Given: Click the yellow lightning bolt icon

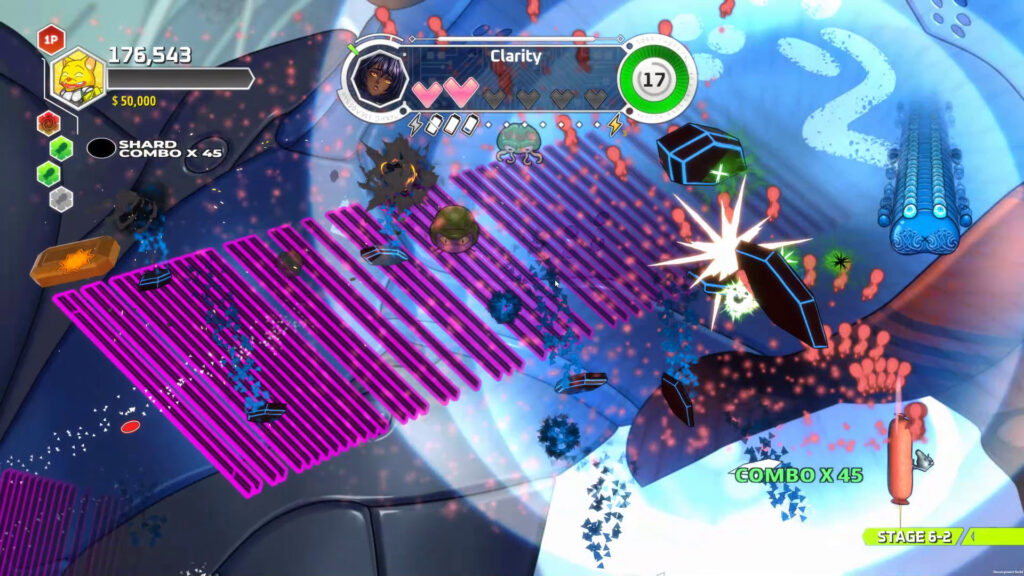Looking at the screenshot, I should tap(616, 125).
